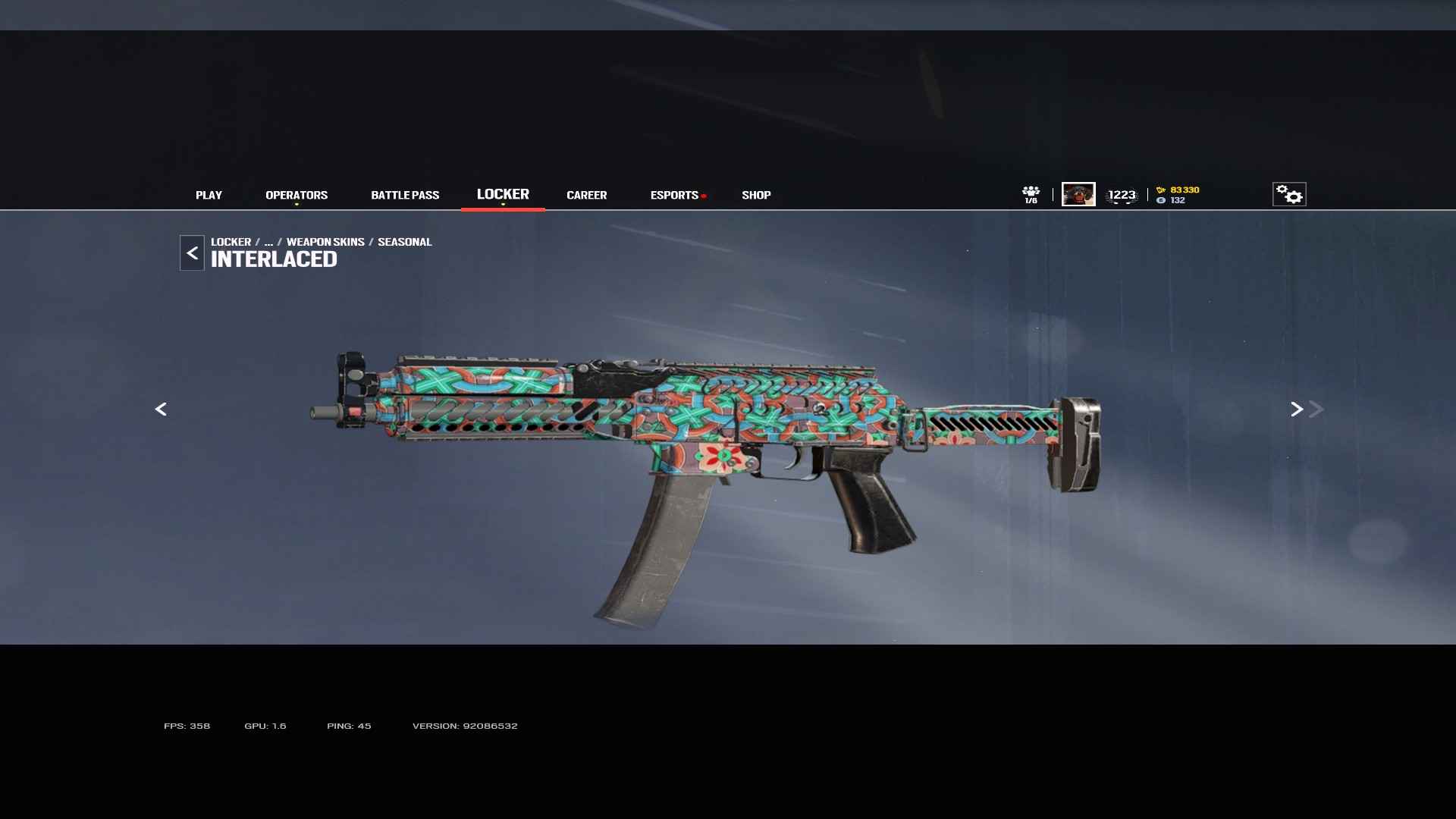Visit the Shop tab

click(x=756, y=195)
